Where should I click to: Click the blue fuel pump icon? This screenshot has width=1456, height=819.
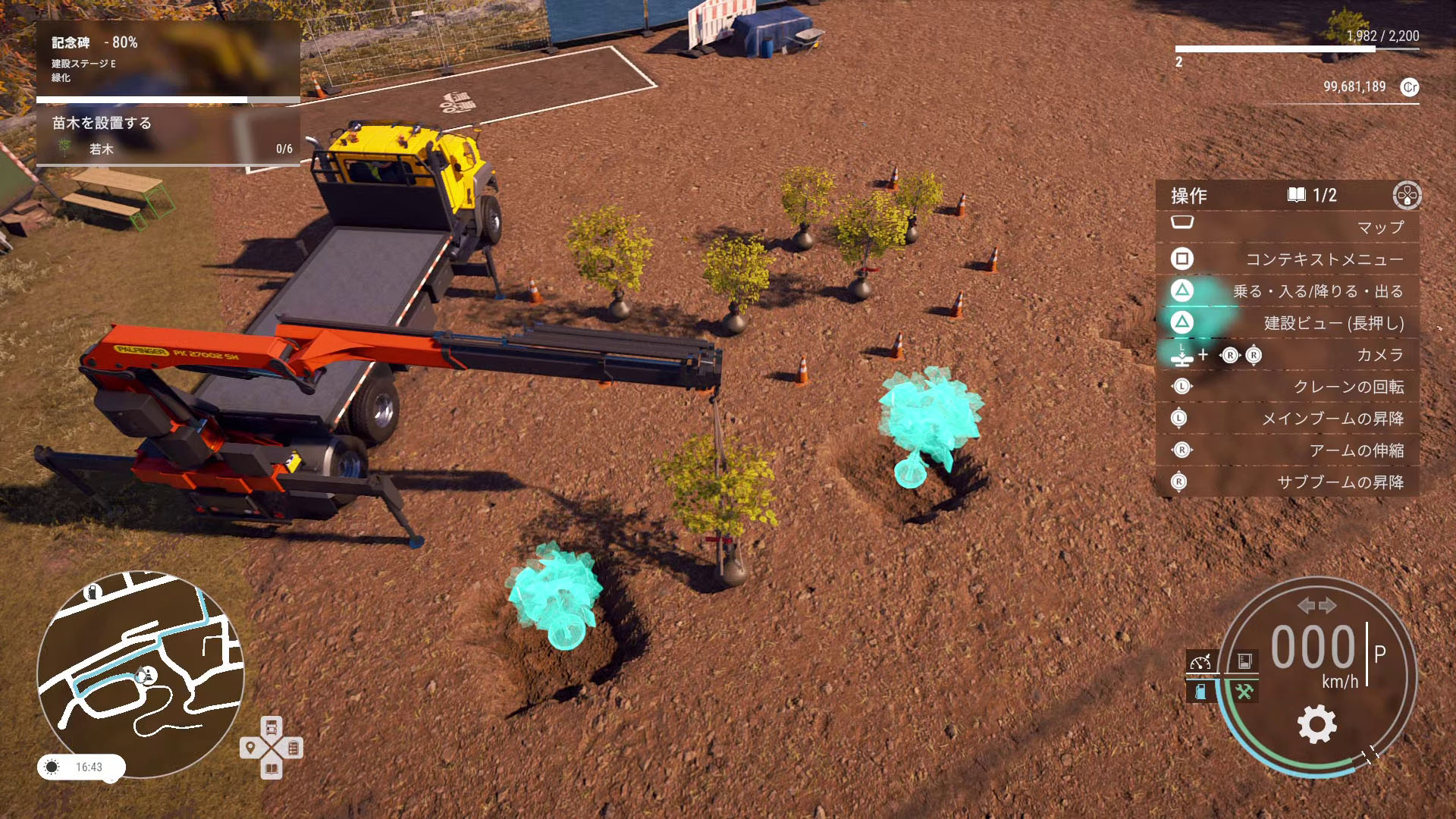coord(1200,692)
